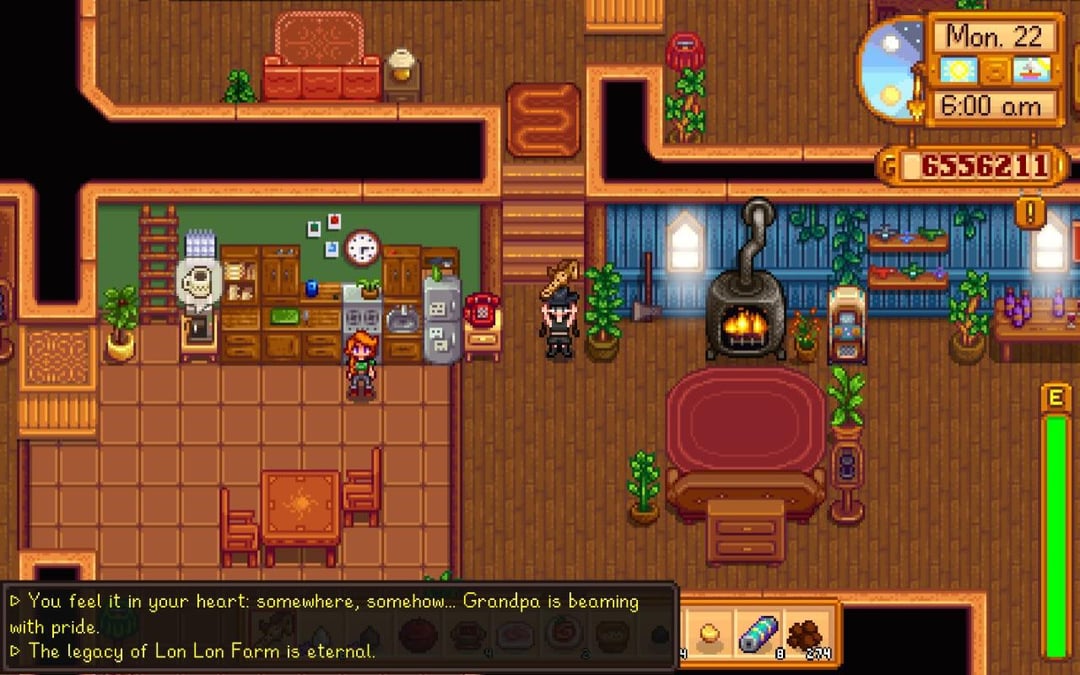Choose the round yellow item hotbar slot
This screenshot has height=675, width=1080.
[x=711, y=632]
